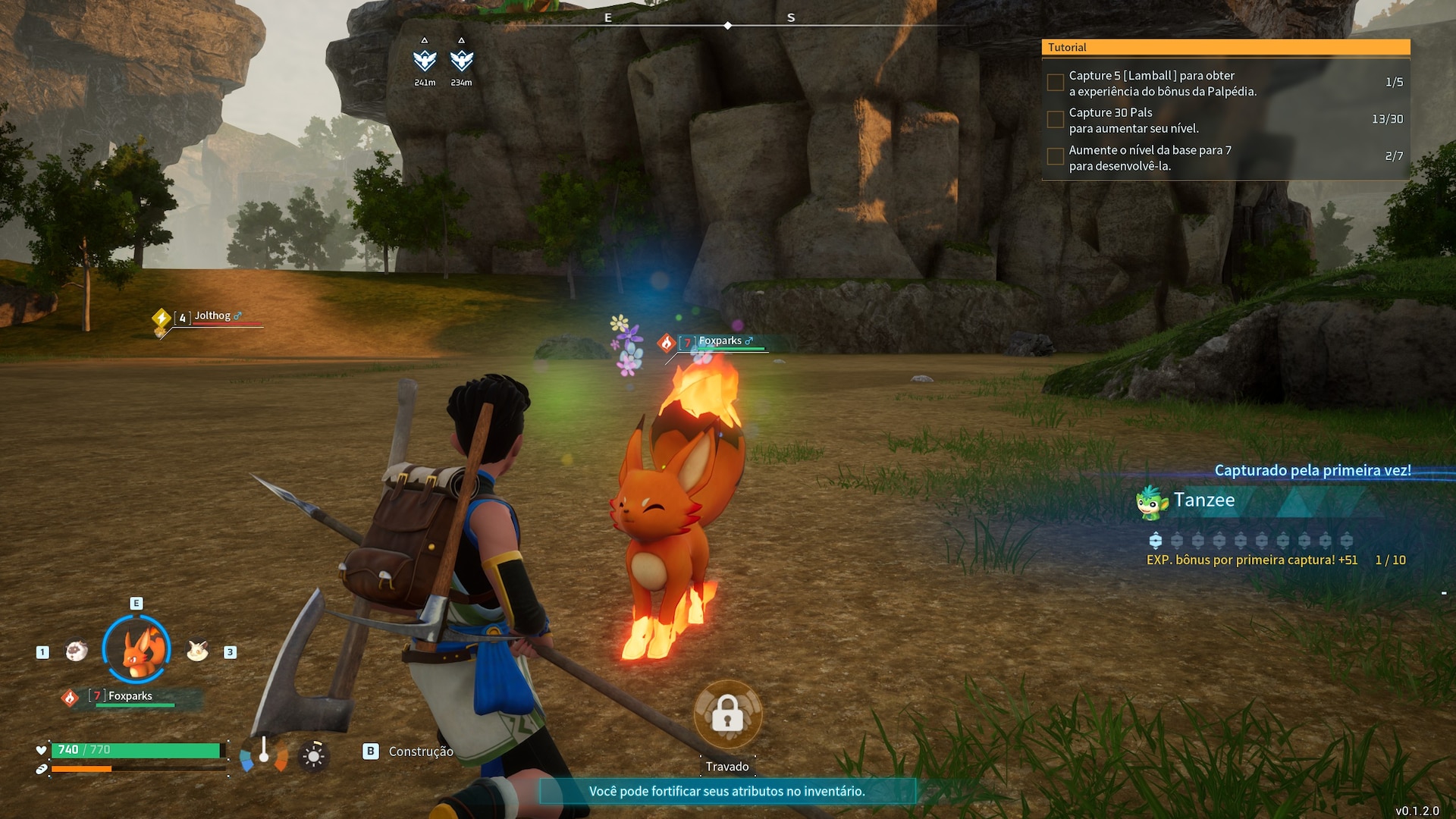This screenshot has width=1456, height=819.
Task: Select the 241m waypoint marker on compass
Action: [425, 61]
